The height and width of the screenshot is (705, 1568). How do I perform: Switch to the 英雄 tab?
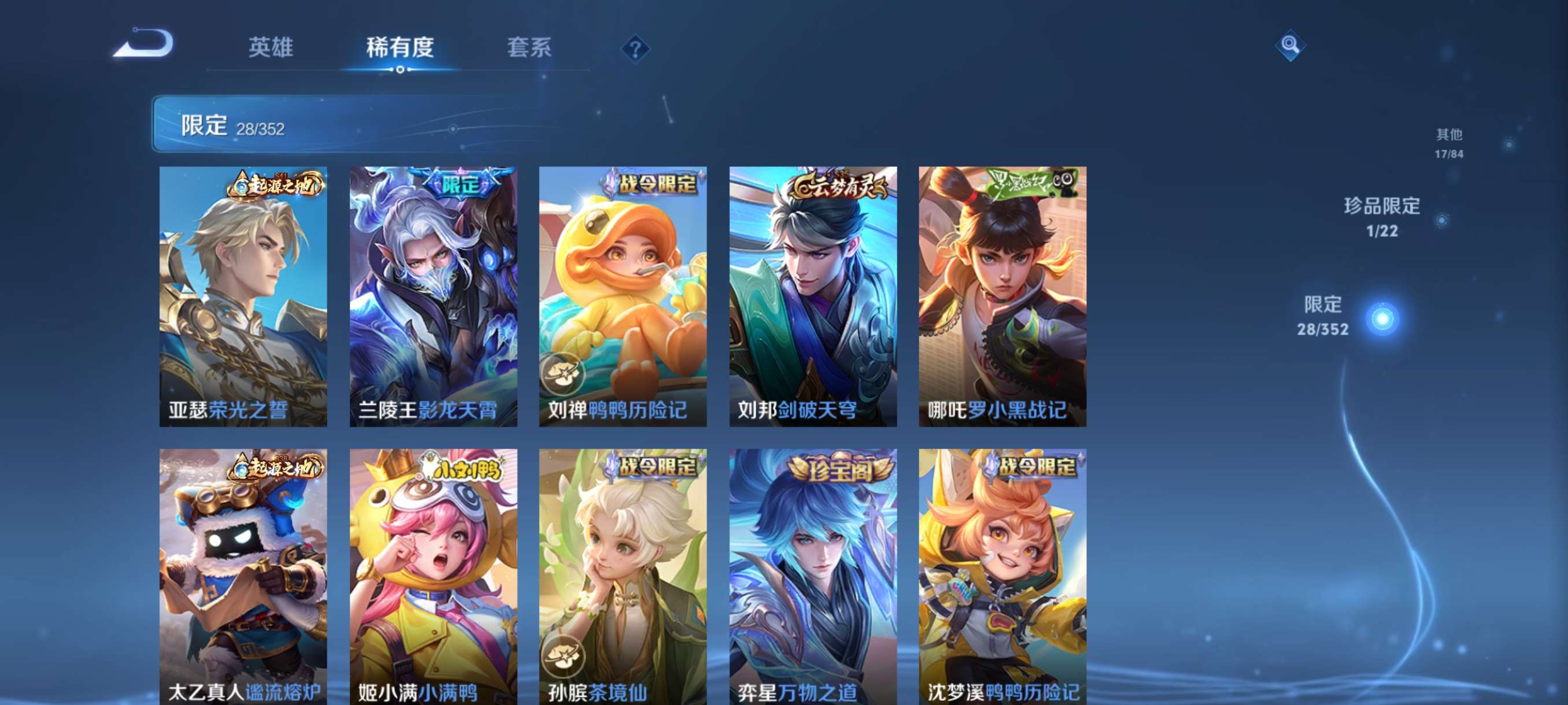[270, 47]
